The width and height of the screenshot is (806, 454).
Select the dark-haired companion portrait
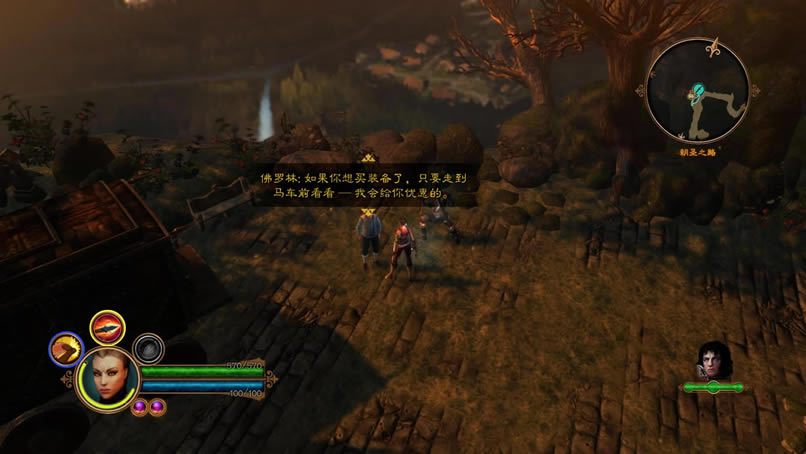click(x=712, y=360)
